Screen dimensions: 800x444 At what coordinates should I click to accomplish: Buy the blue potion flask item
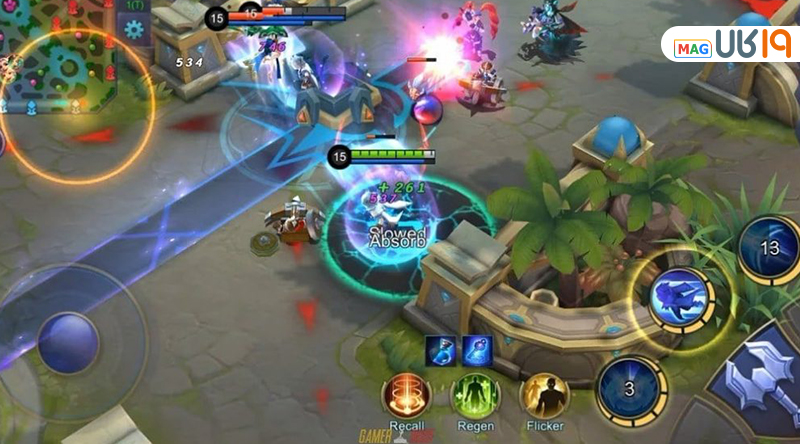coord(440,349)
